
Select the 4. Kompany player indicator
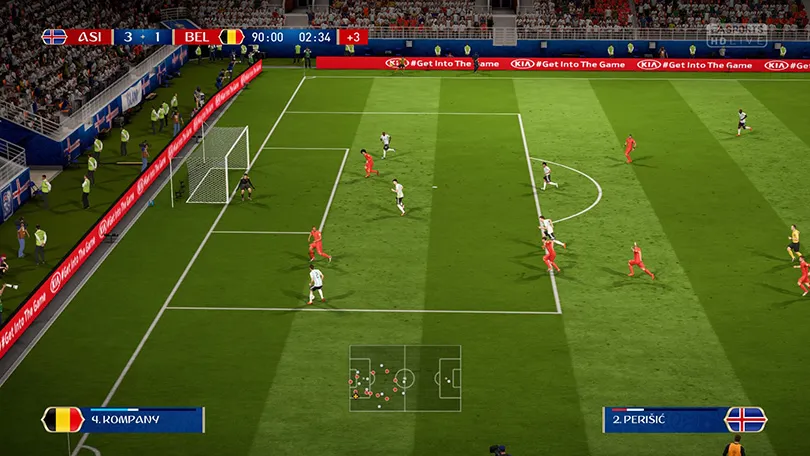tap(124, 419)
